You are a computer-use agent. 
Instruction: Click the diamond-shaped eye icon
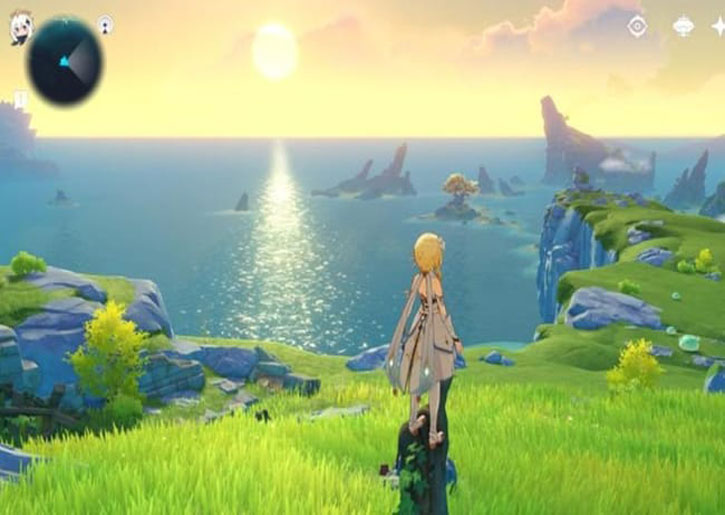coord(637,26)
